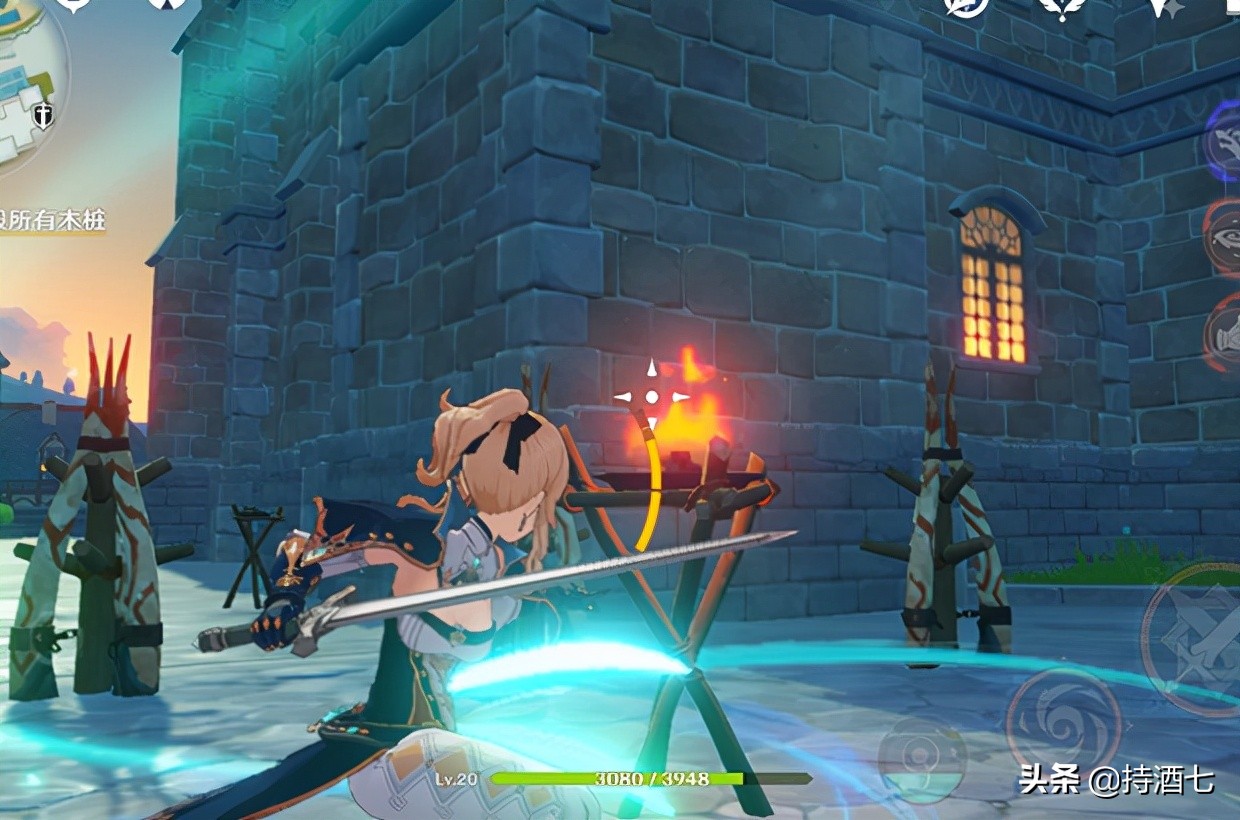Switch to the bottom red-ringed party character
The height and width of the screenshot is (820, 1240).
coord(1224,333)
